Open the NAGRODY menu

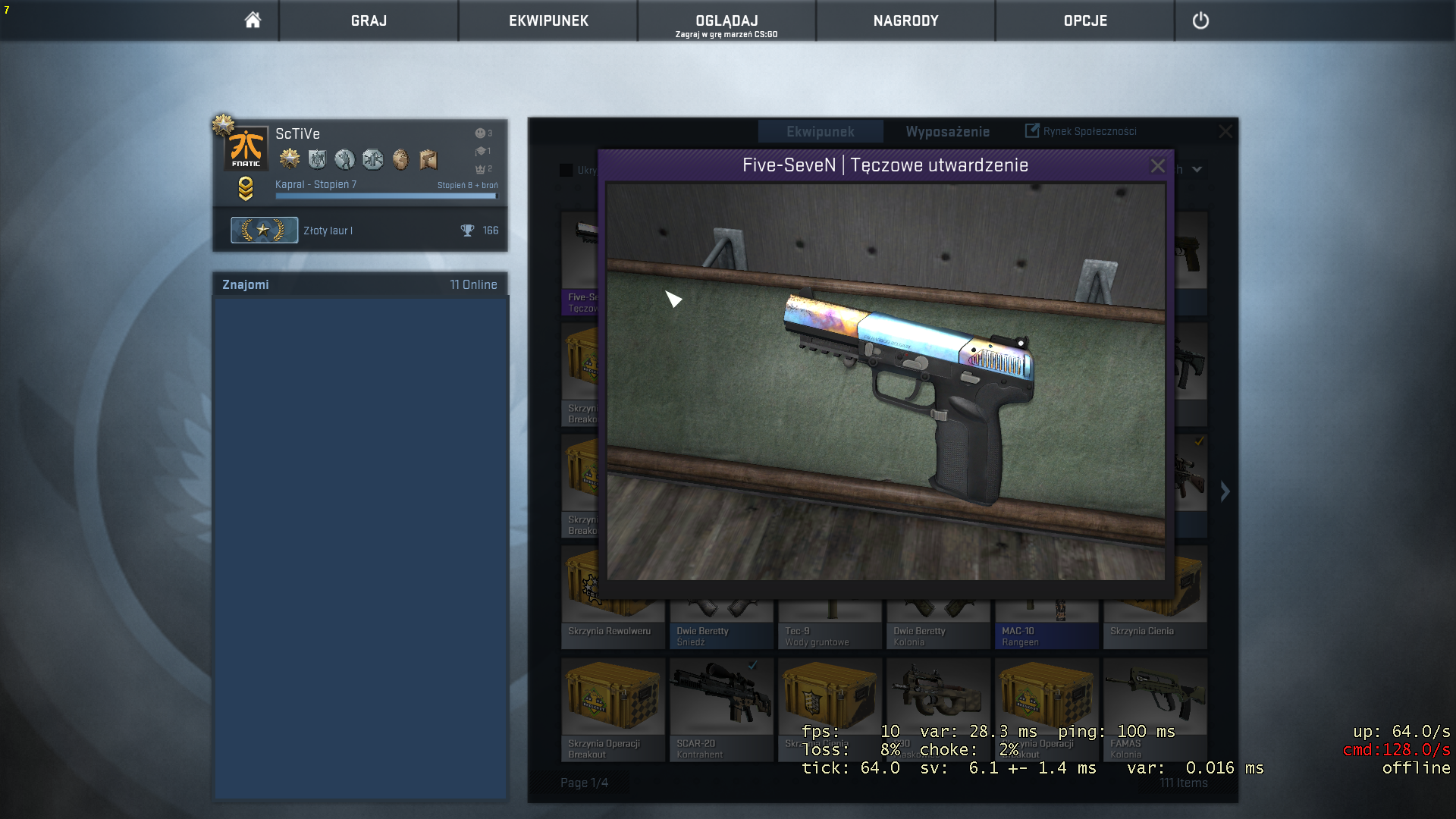(905, 20)
